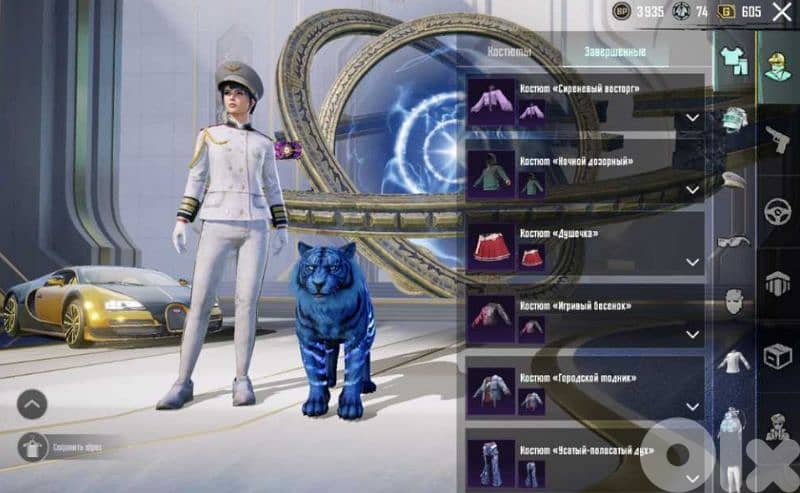The height and width of the screenshot is (493, 800).
Task: Close the inventory screen with the X
Action: pos(782,12)
